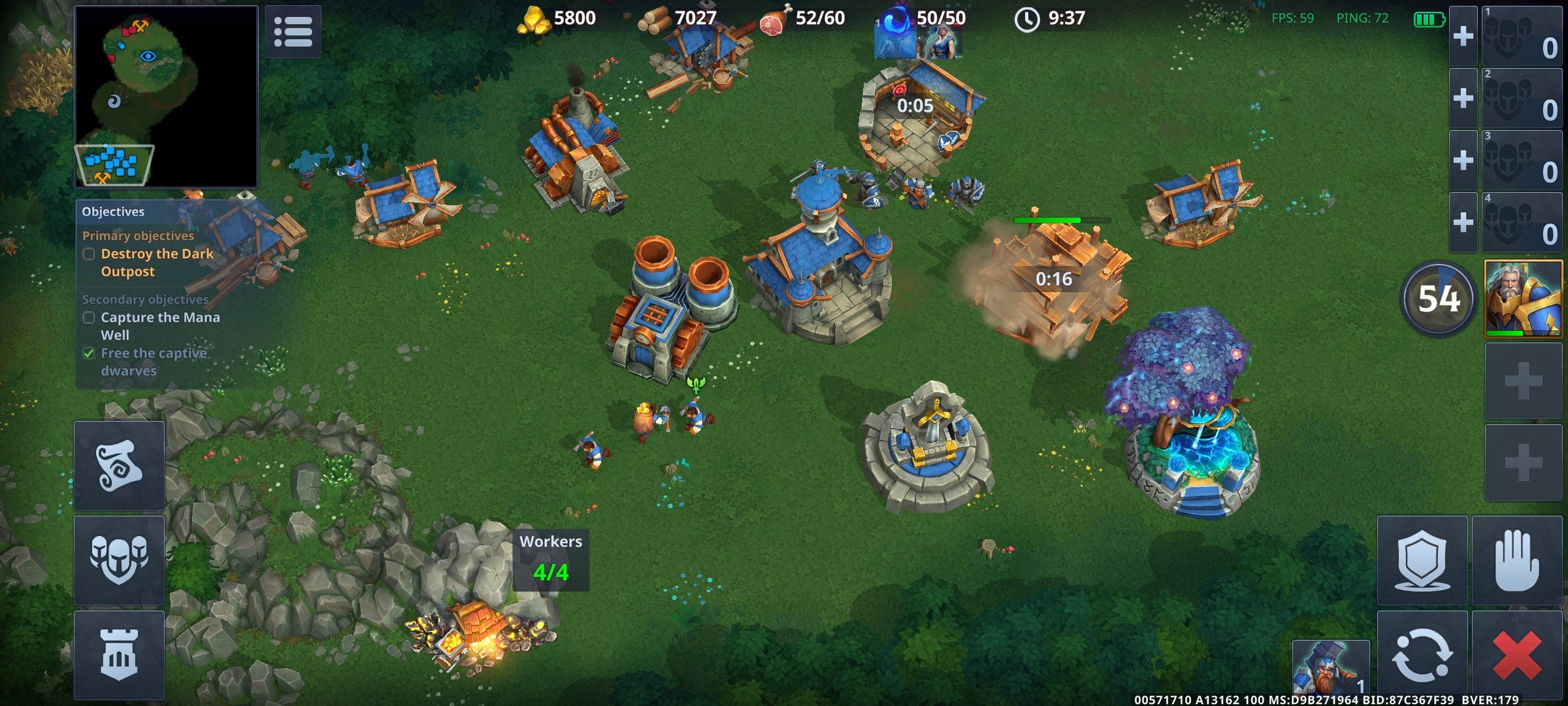Open the objectives list icon beside minimap

tap(293, 33)
